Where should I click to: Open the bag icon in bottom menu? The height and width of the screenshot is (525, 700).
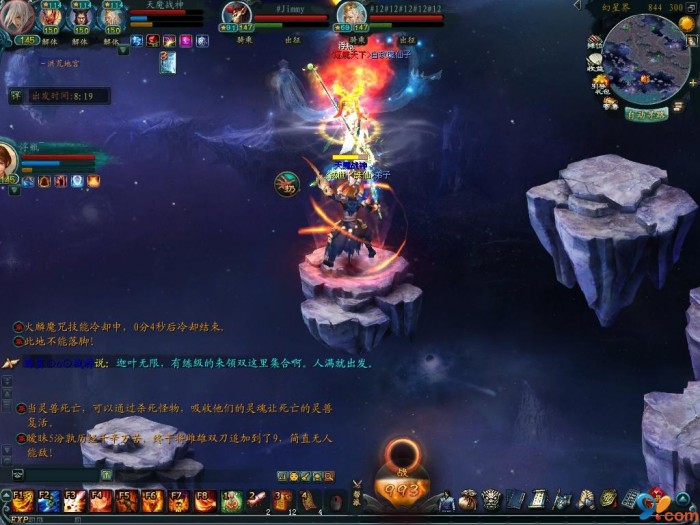pyautogui.click(x=468, y=499)
